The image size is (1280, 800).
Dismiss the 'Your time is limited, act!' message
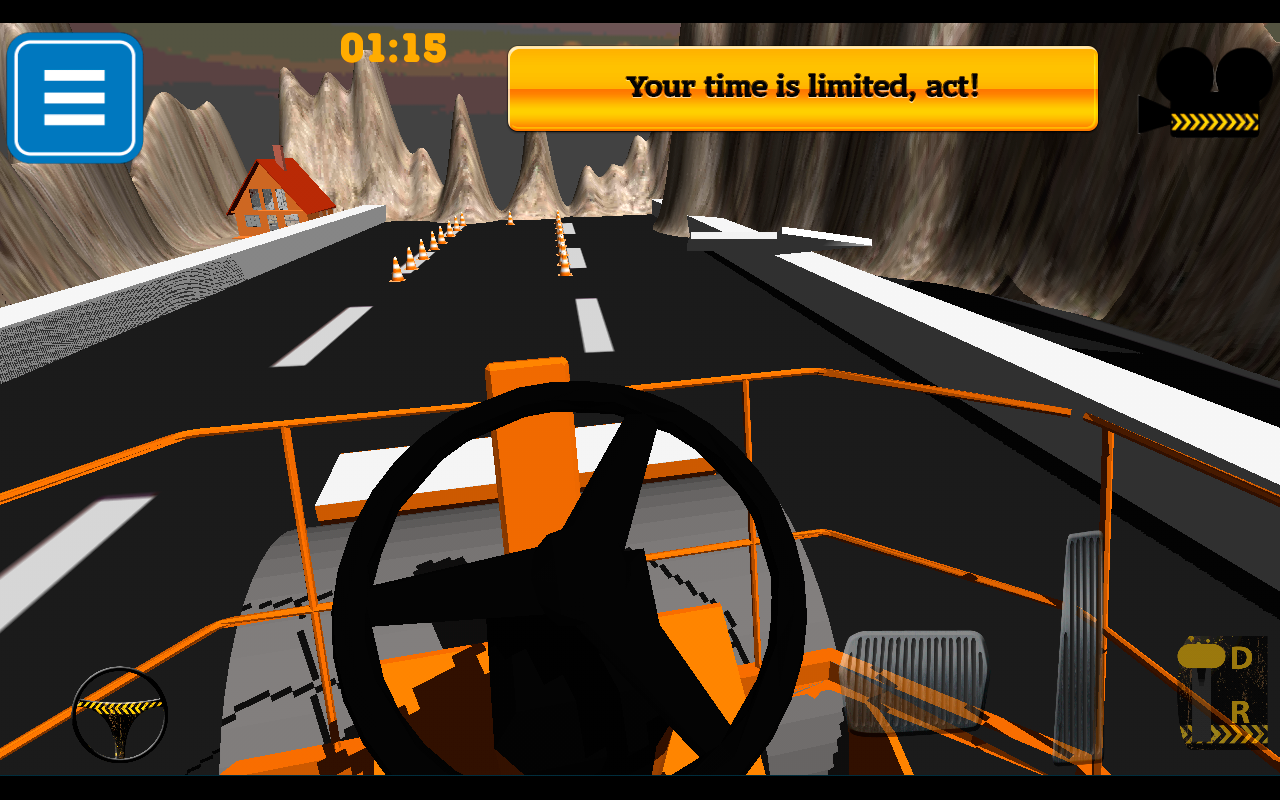click(x=802, y=88)
